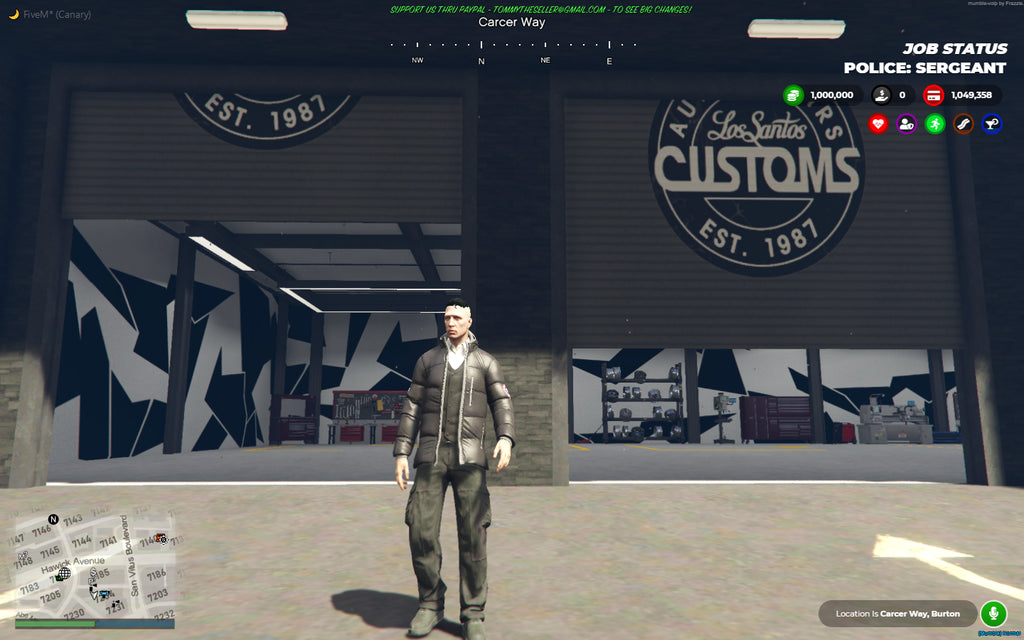This screenshot has height=640, width=1024.
Task: Click the red bank card icon
Action: (933, 95)
